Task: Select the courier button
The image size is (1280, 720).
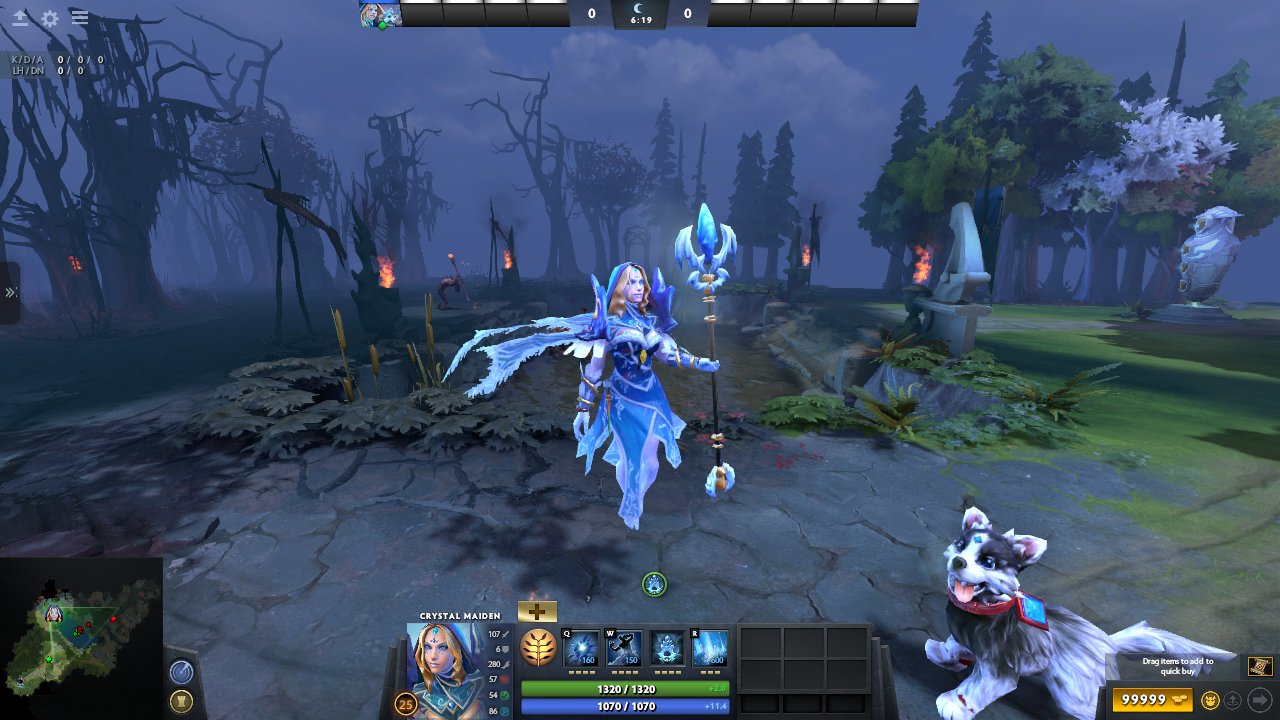Action: pyautogui.click(x=1210, y=700)
